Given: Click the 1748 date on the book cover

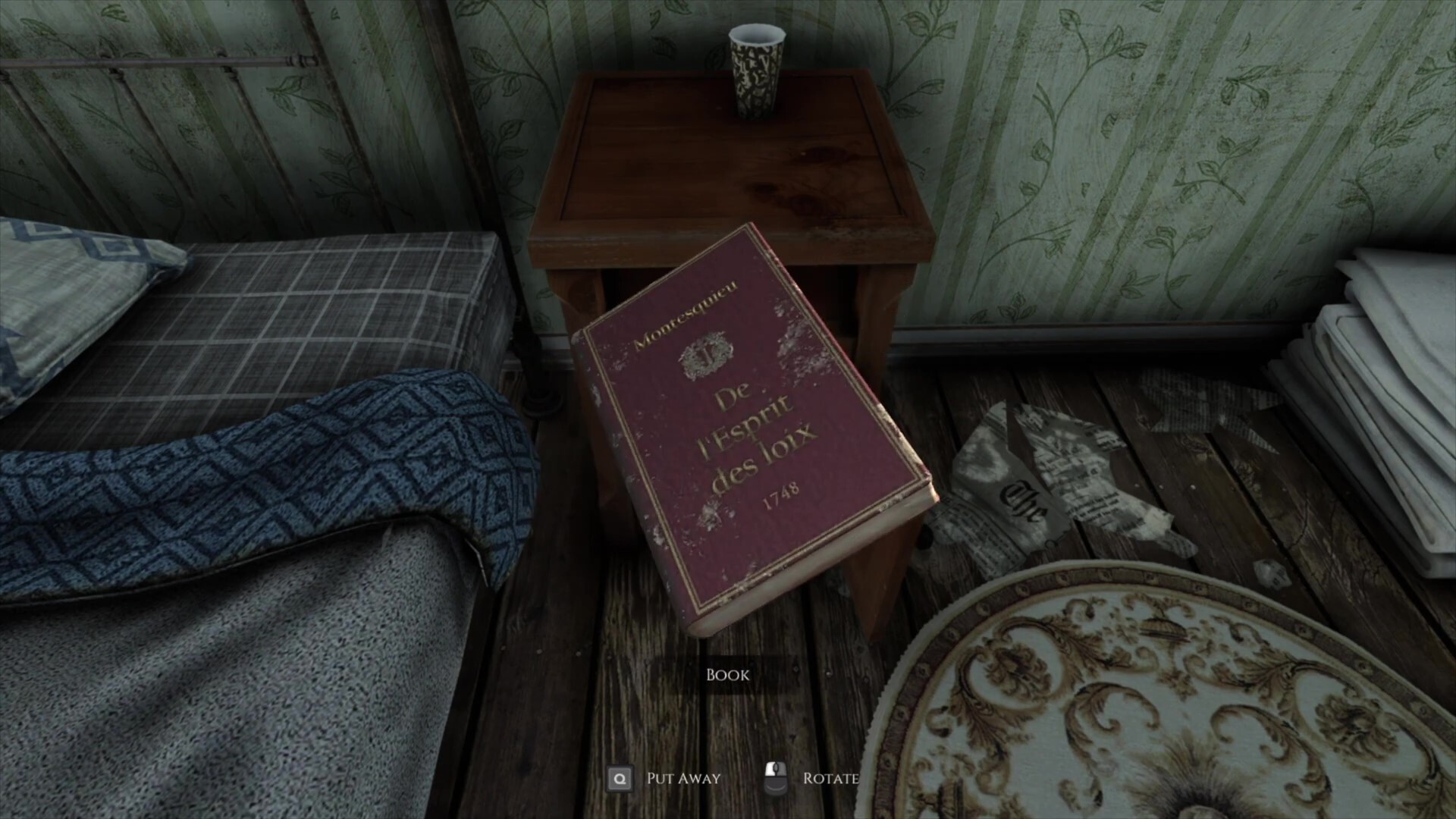Looking at the screenshot, I should point(782,493).
